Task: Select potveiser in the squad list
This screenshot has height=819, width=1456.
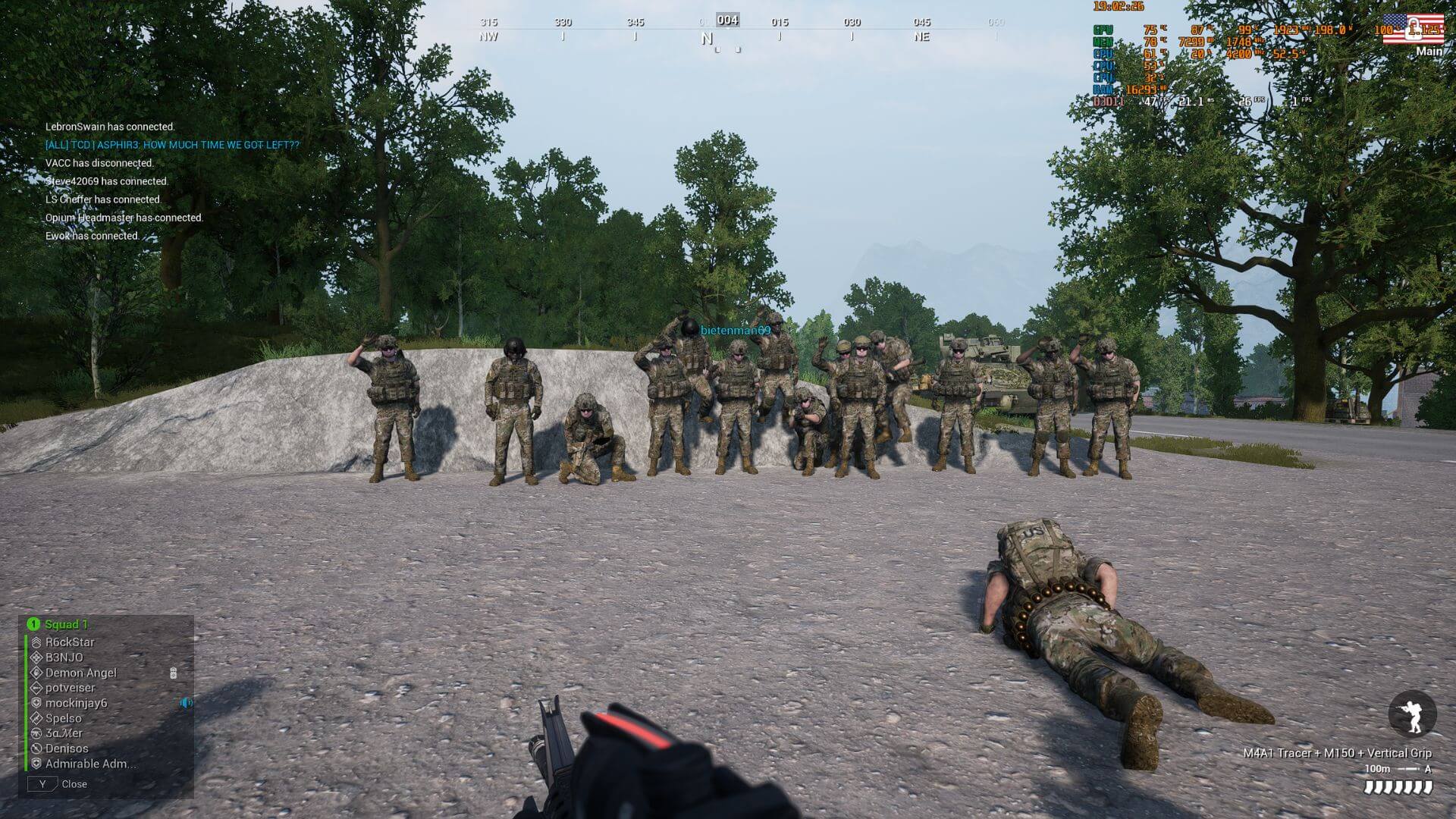Action: coord(70,688)
